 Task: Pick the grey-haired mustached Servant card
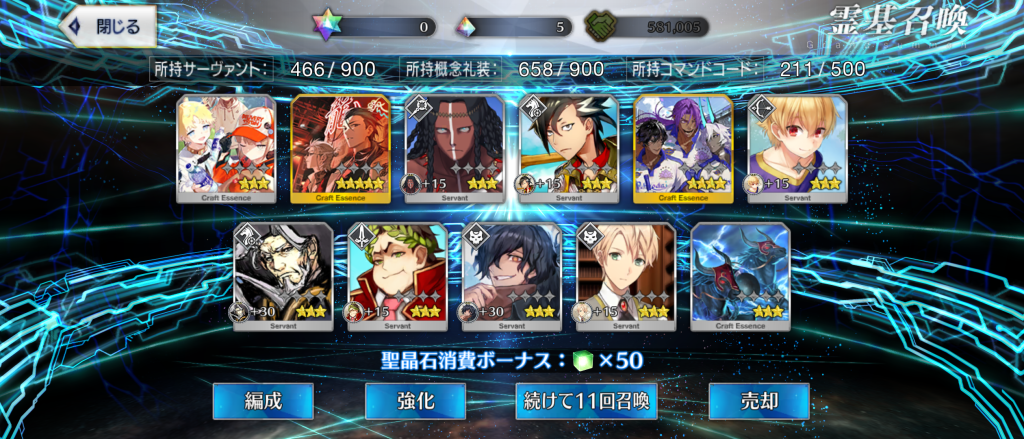pos(283,276)
